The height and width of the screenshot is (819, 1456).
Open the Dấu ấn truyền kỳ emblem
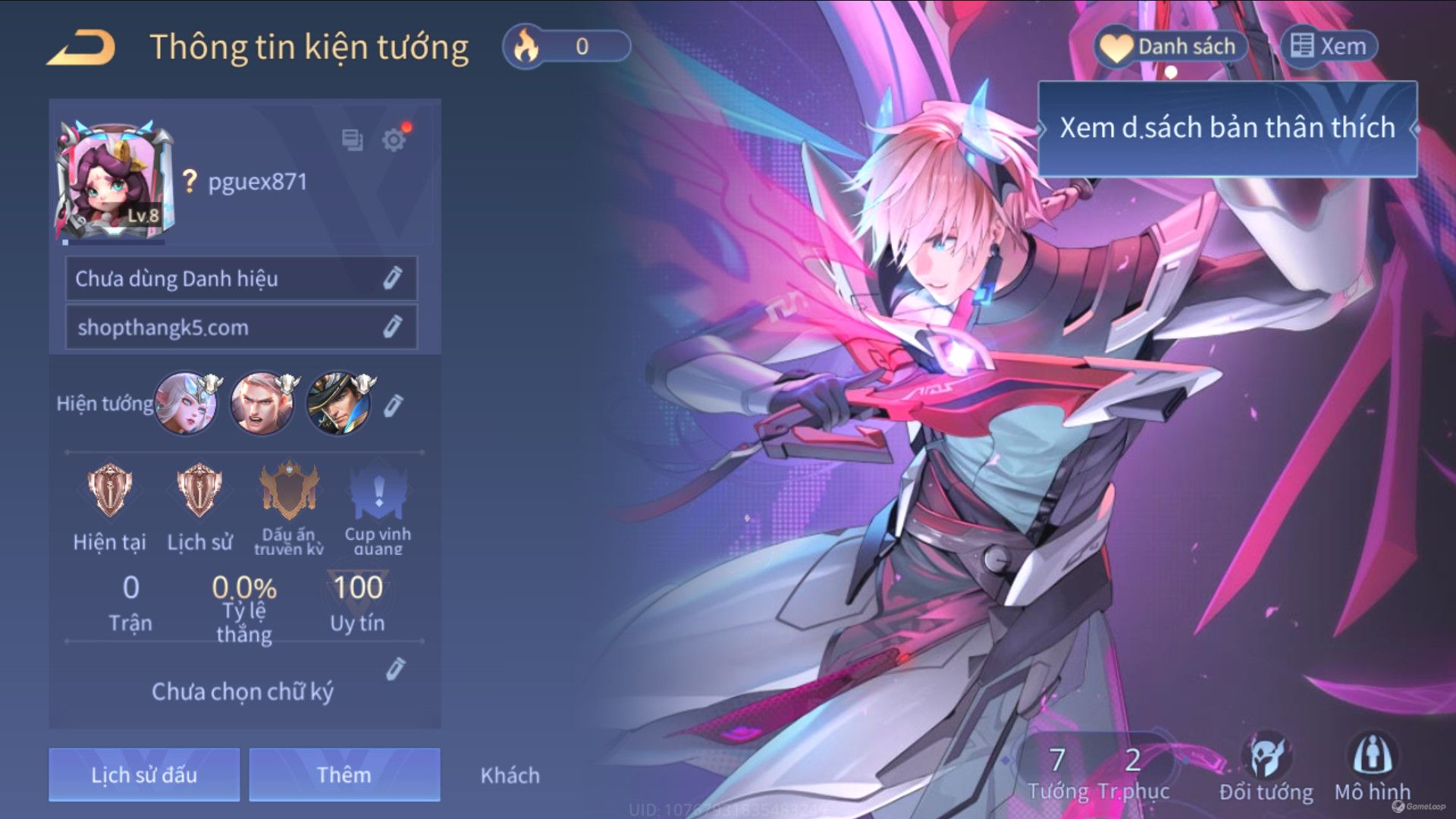pos(289,491)
